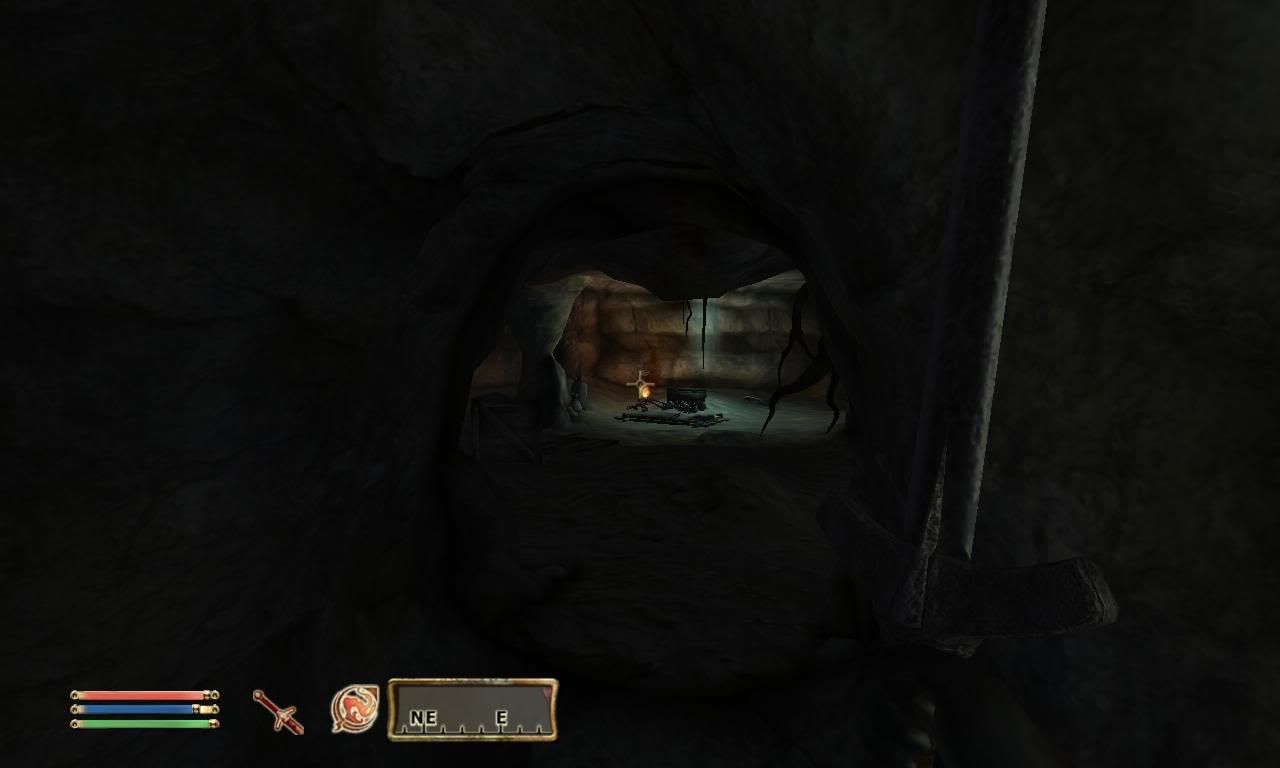Viewport: 1280px width, 768px height.
Task: Select the active spell icon
Action: pos(354,709)
